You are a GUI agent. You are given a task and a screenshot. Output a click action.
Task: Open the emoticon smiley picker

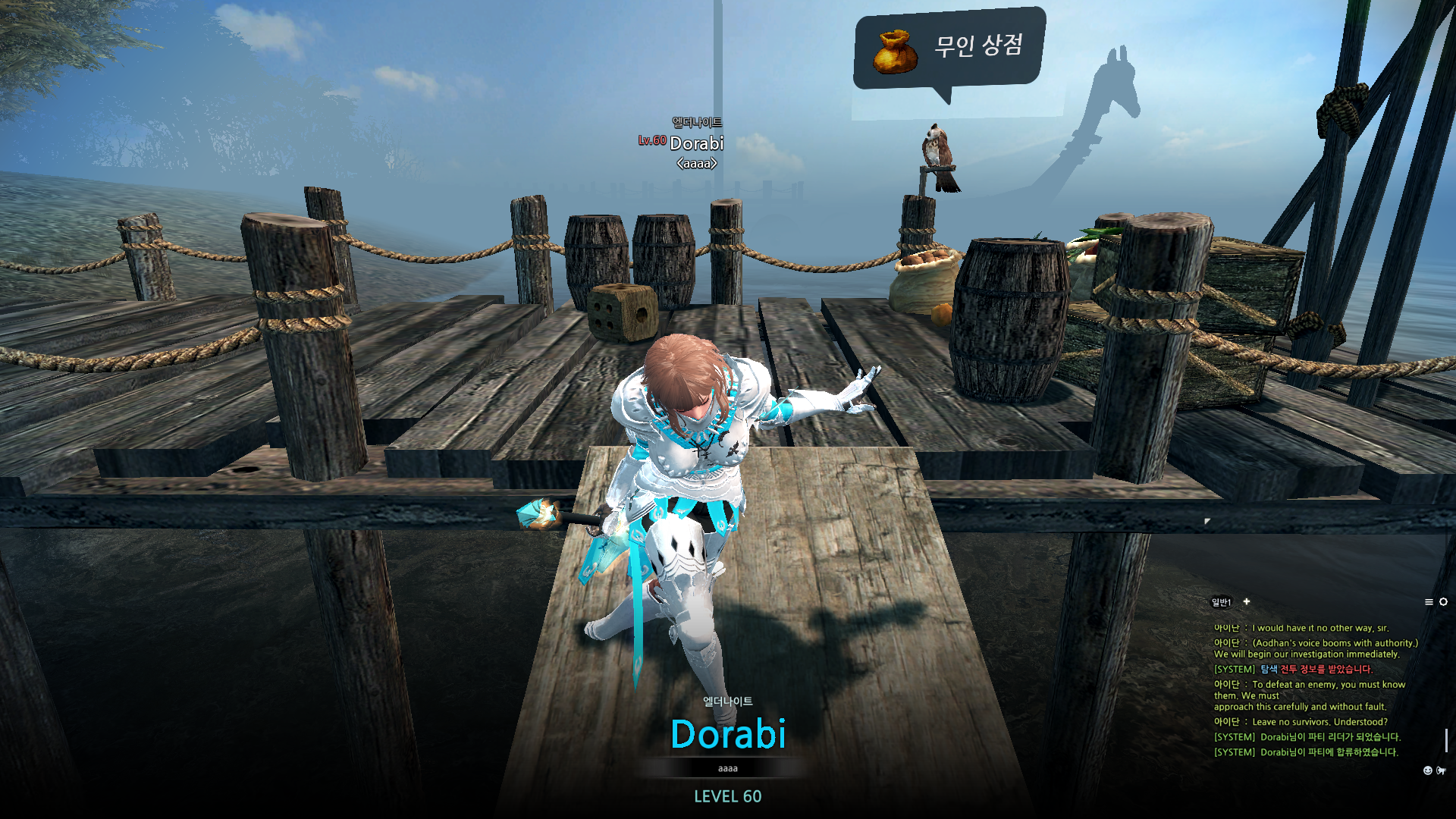point(1428,770)
